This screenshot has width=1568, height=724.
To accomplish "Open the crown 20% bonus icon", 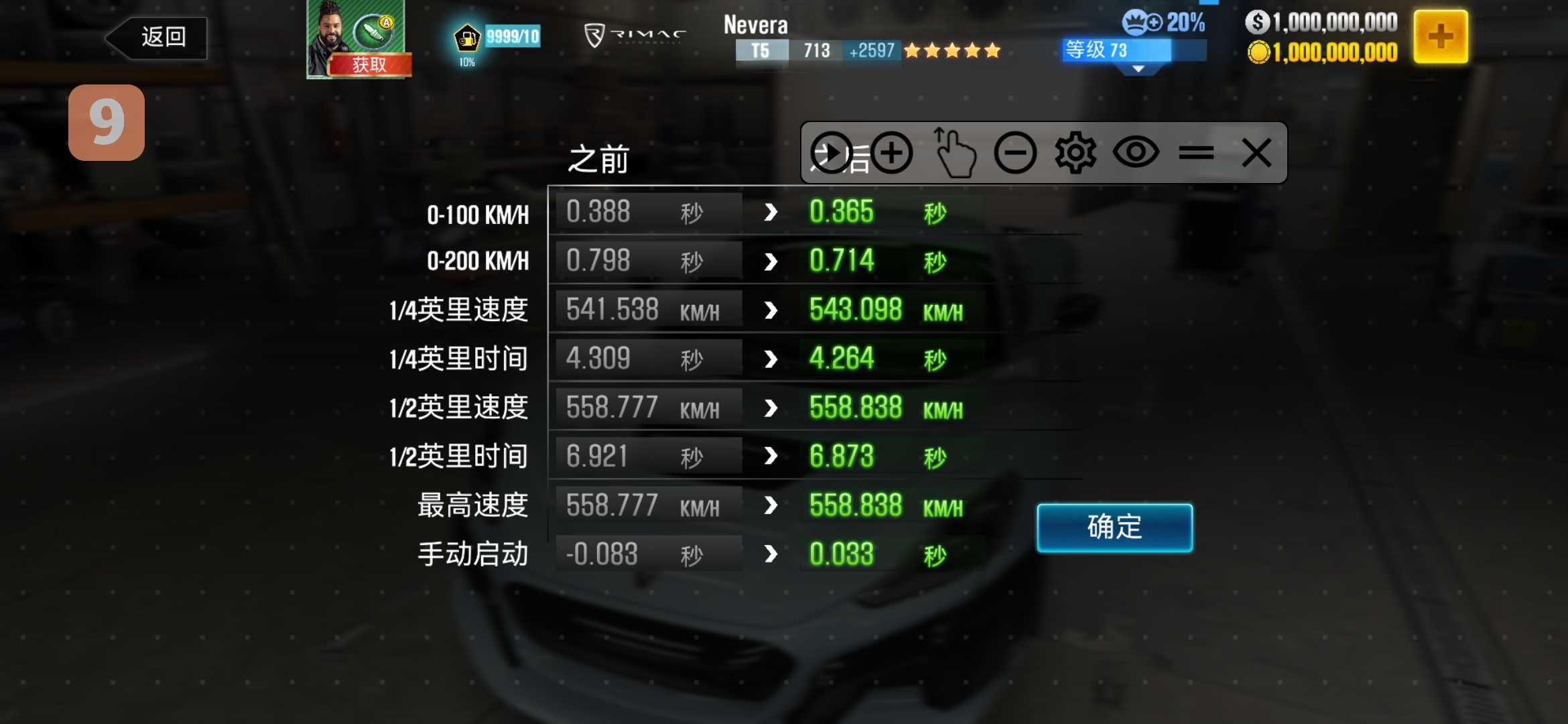I will pos(1163,23).
